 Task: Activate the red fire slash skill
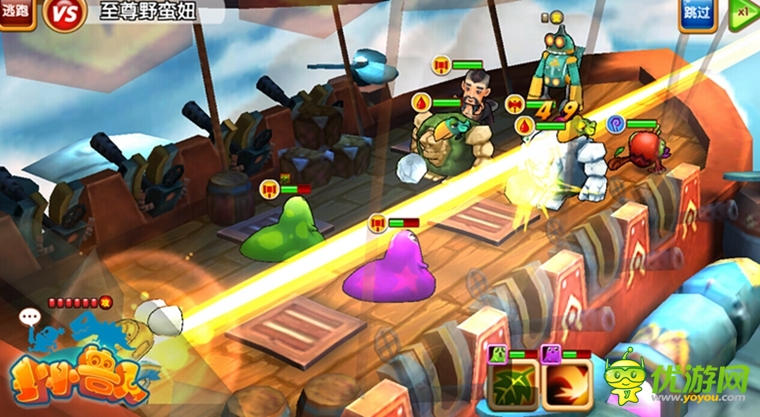(x=562, y=386)
